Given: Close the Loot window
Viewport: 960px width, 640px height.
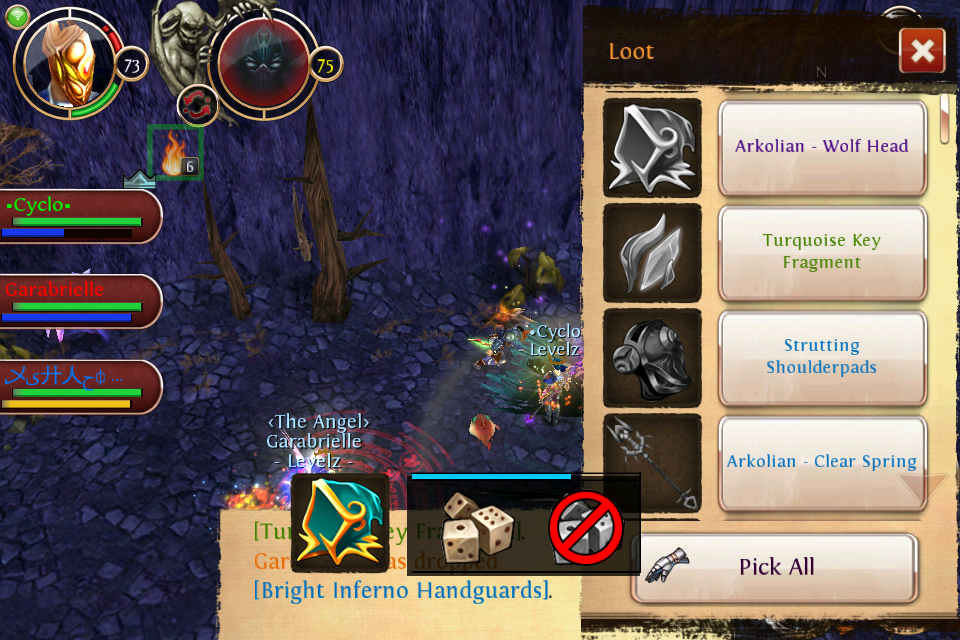Looking at the screenshot, I should click(922, 51).
